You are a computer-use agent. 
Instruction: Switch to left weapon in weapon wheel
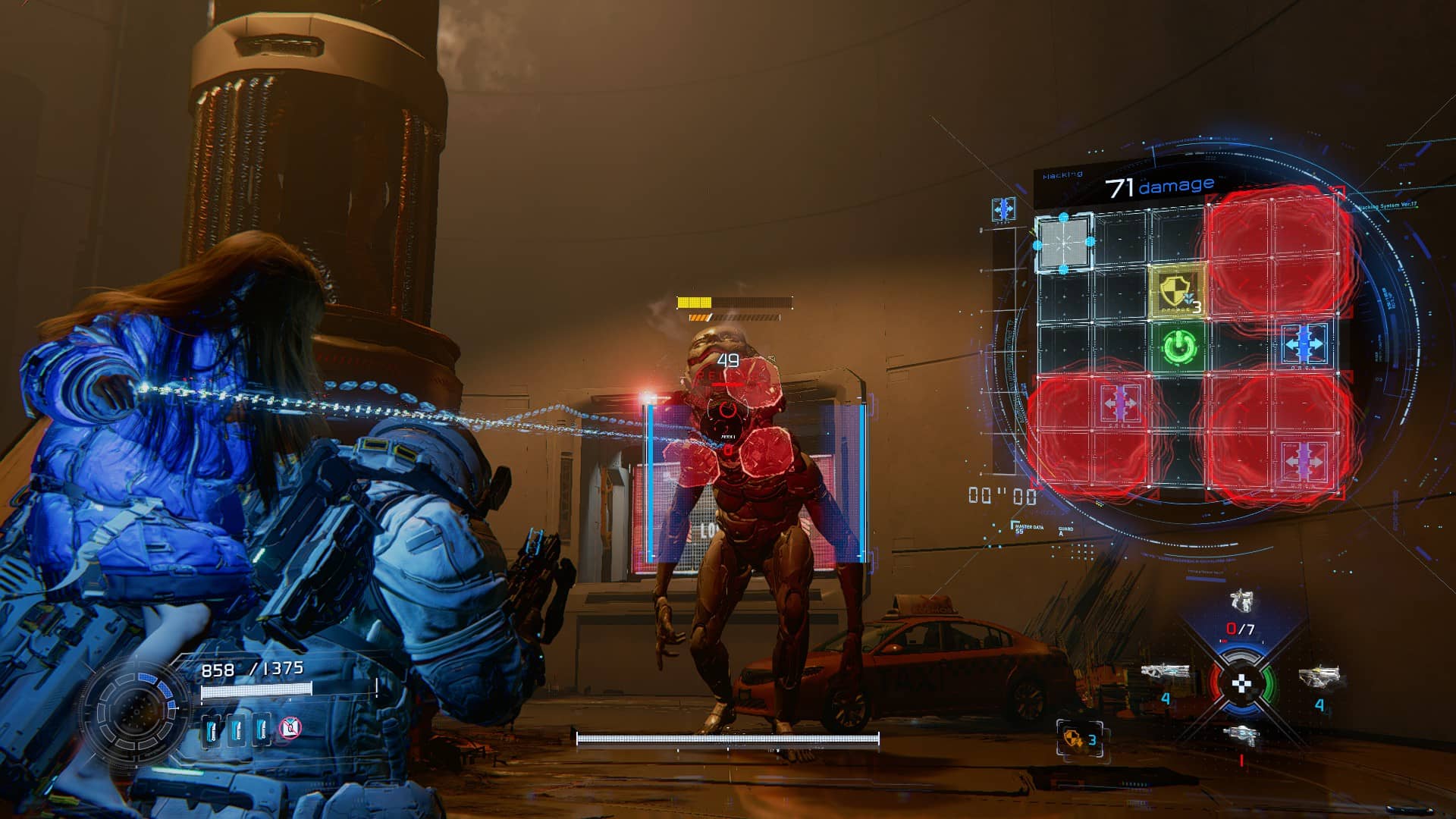tap(1164, 672)
